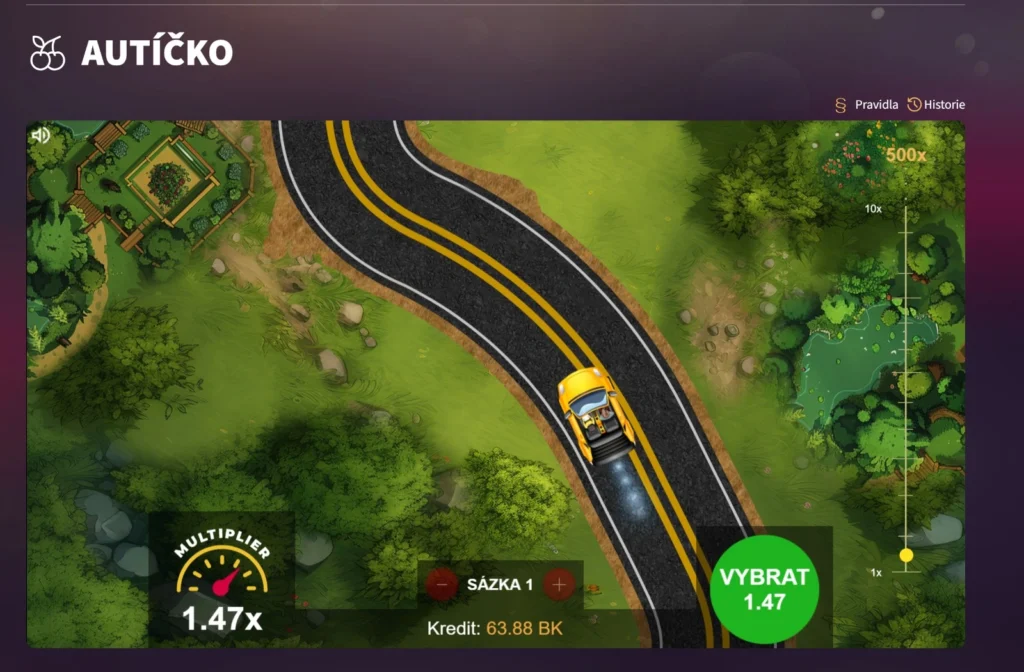Open the Pravidla rules page
Viewport: 1024px width, 672px height.
point(868,105)
